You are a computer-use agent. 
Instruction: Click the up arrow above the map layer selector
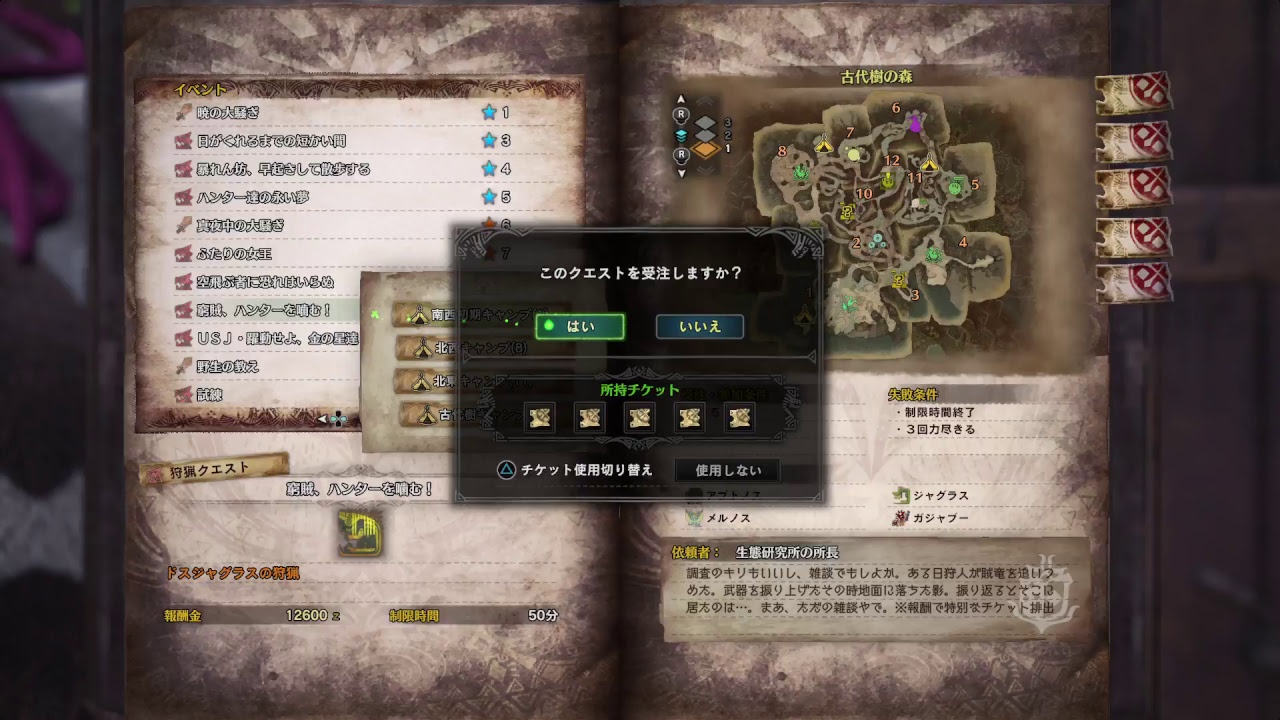(680, 97)
